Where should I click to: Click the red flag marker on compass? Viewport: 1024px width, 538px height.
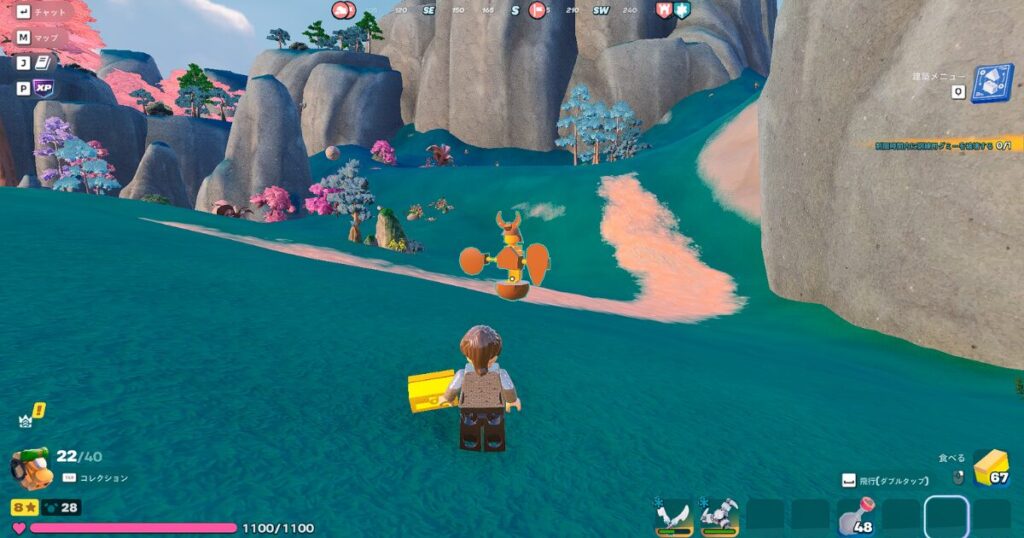click(537, 10)
